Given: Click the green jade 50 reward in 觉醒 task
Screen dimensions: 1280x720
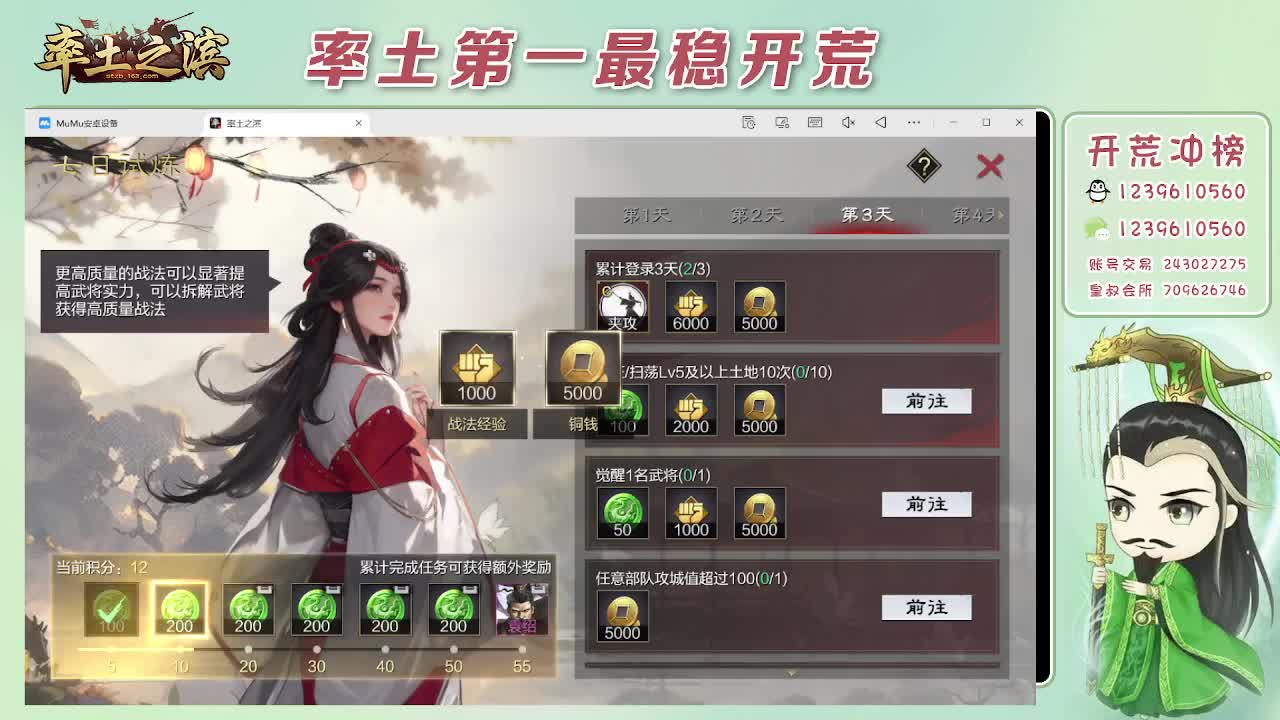Looking at the screenshot, I should (x=622, y=513).
